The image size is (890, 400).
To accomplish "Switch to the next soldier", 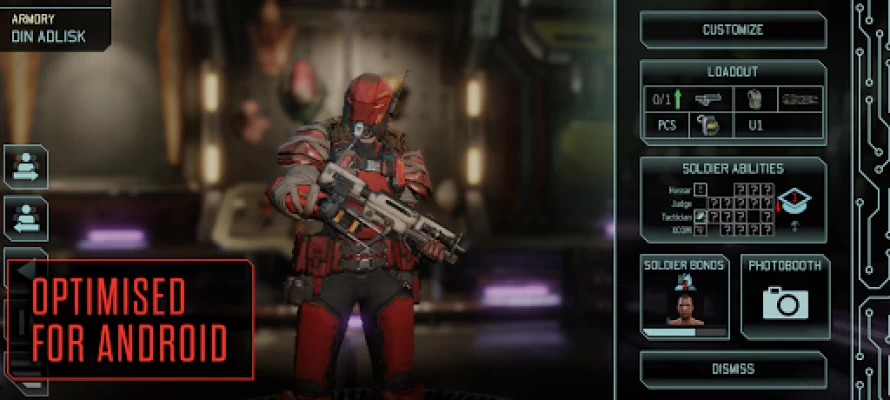I will (x=26, y=167).
